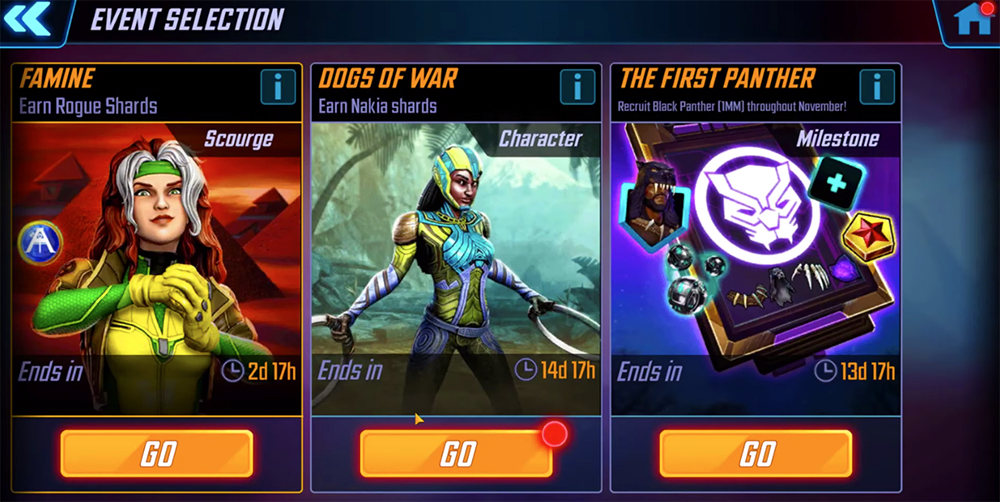Show info for The First Panther event

point(877,87)
